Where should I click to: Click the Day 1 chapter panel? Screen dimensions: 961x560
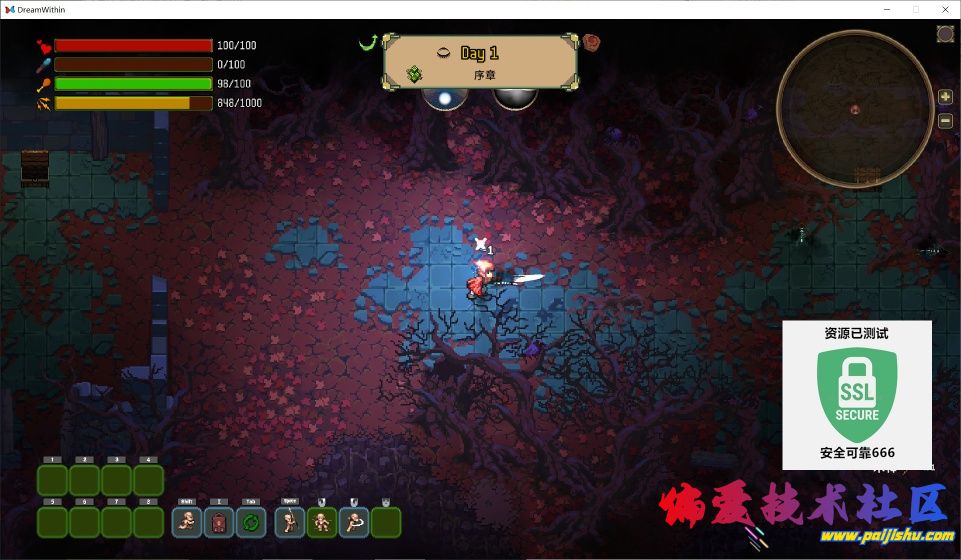pos(480,62)
